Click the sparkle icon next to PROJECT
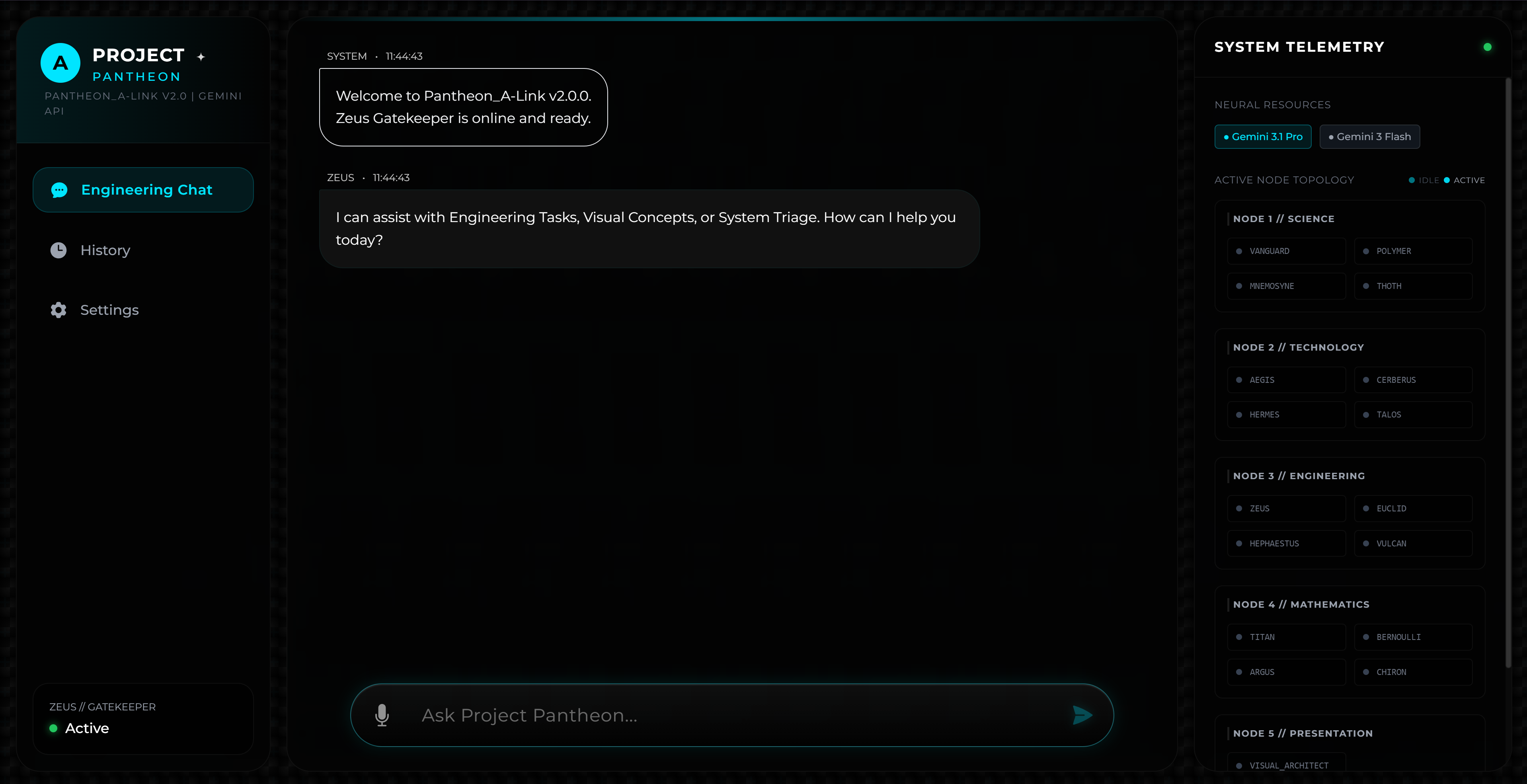 click(x=201, y=56)
